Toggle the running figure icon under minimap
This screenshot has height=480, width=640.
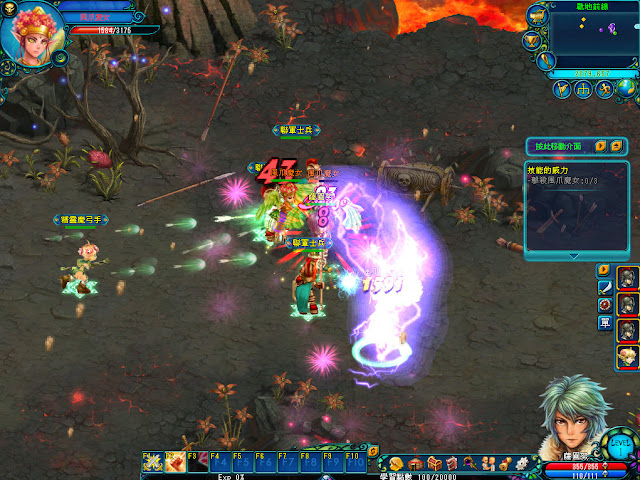604,90
